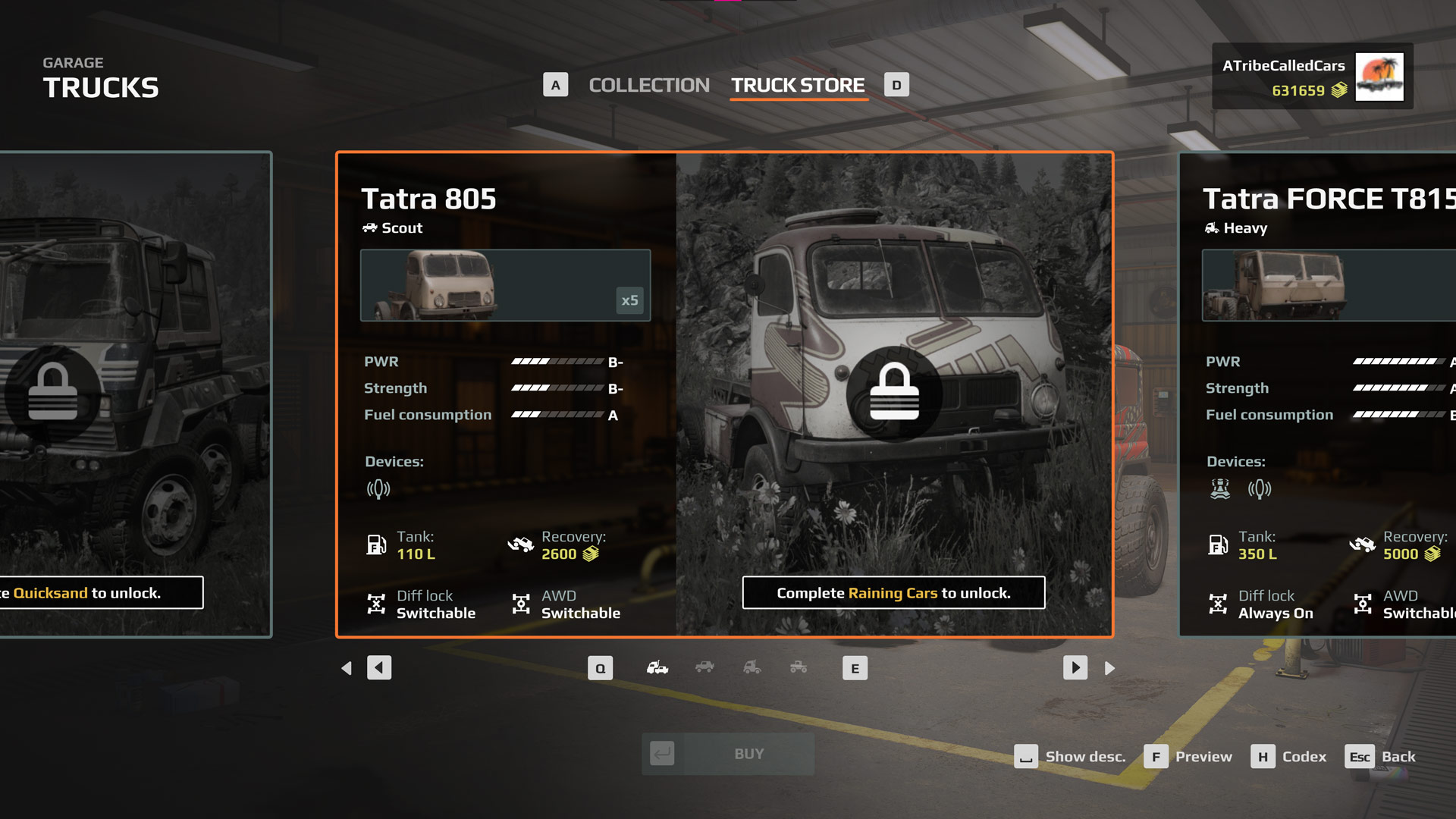Image resolution: width=1456 pixels, height=819 pixels.
Task: Filter trucks by the jeep scout icon
Action: coord(704,668)
